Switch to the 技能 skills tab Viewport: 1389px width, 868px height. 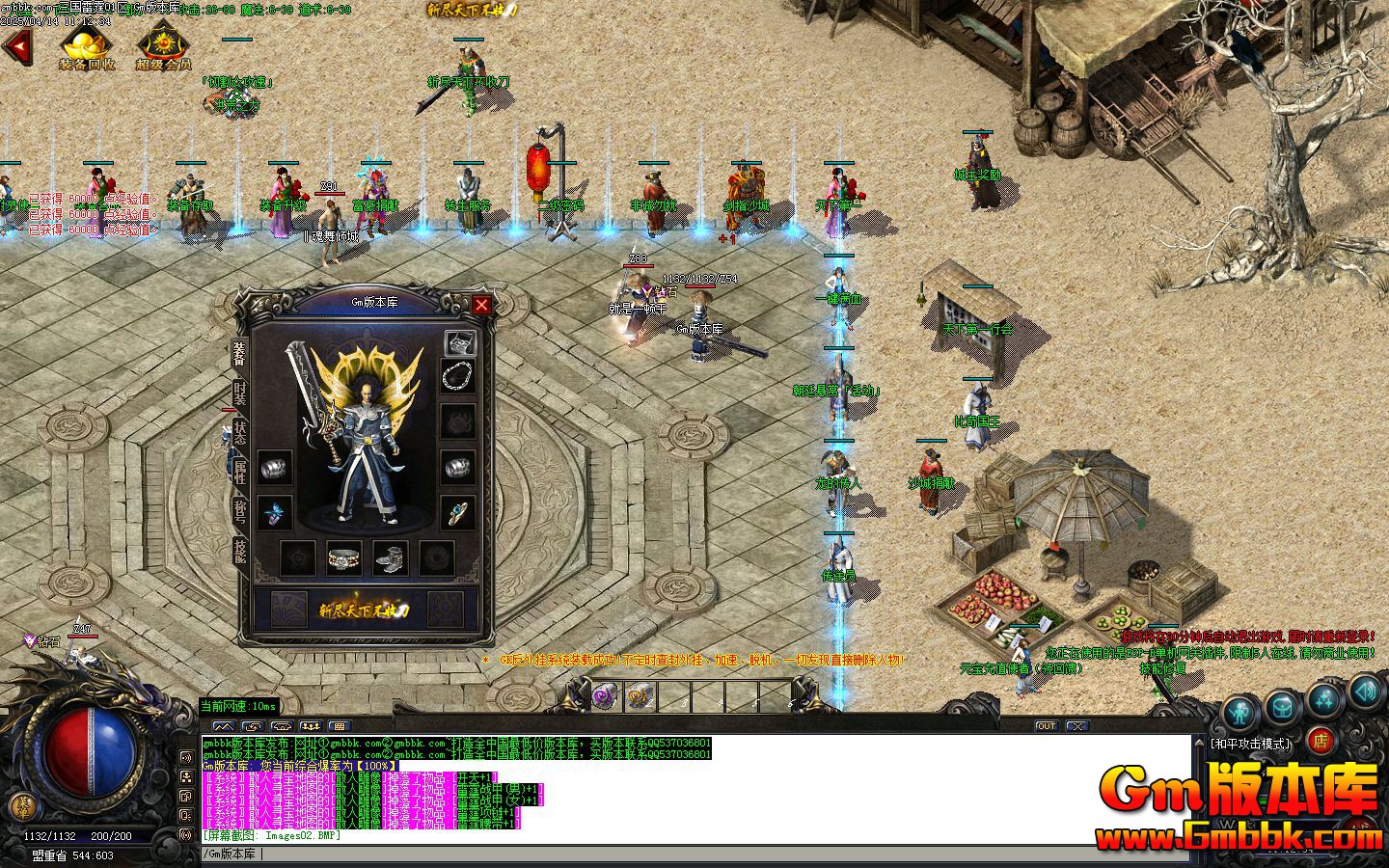(239, 550)
